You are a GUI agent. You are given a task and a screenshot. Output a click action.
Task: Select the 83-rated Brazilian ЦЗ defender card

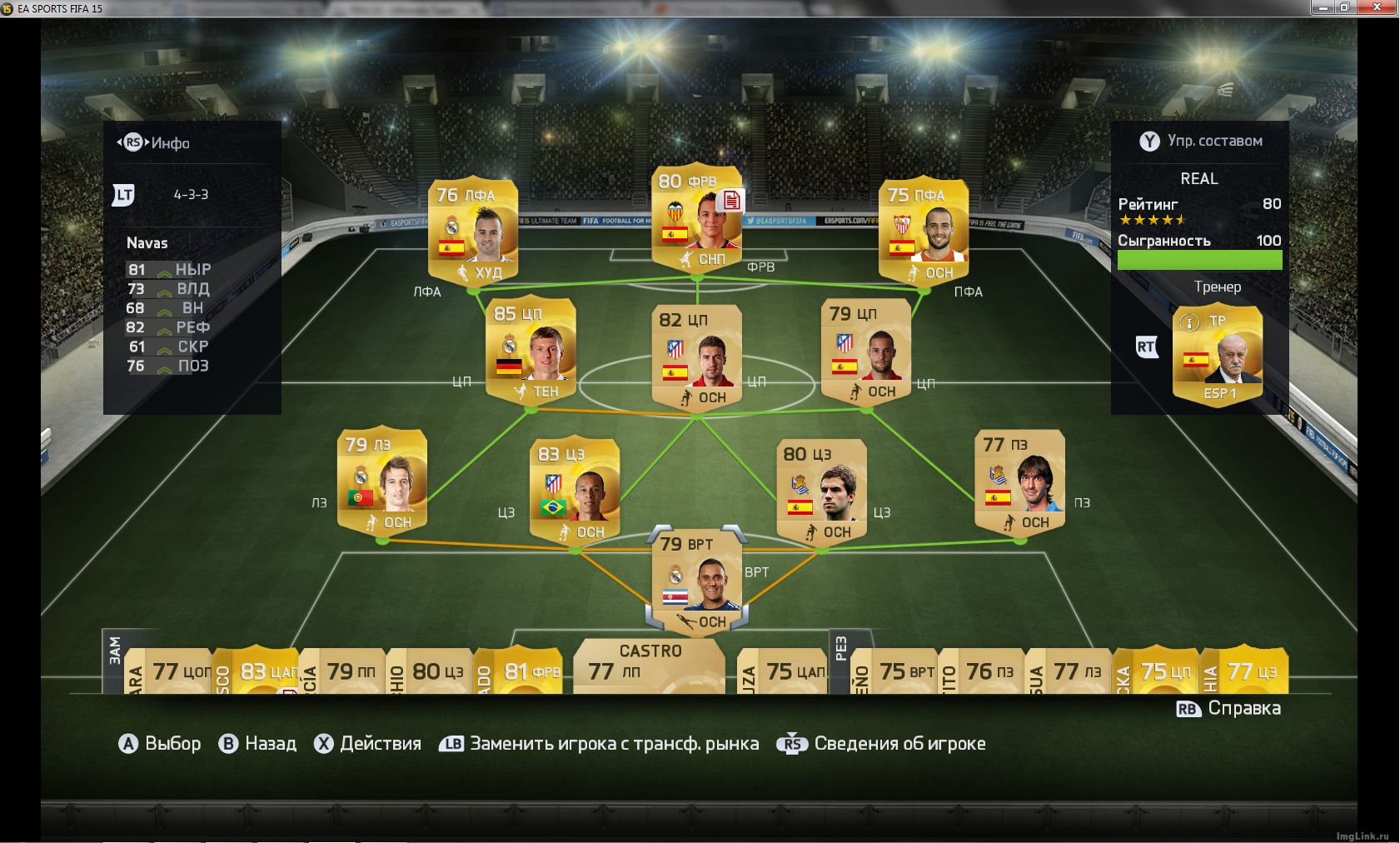point(574,490)
